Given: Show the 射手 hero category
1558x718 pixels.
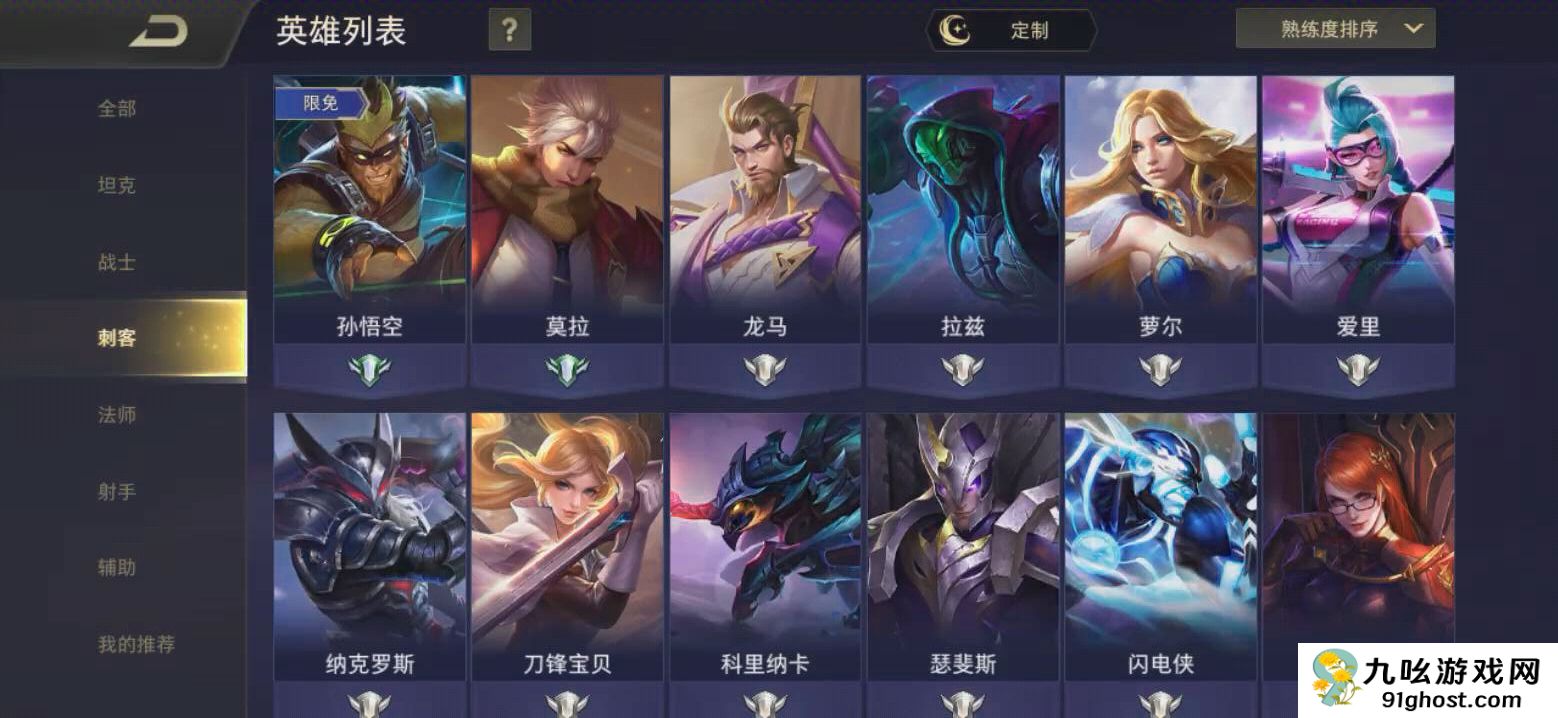Looking at the screenshot, I should coord(117,491).
